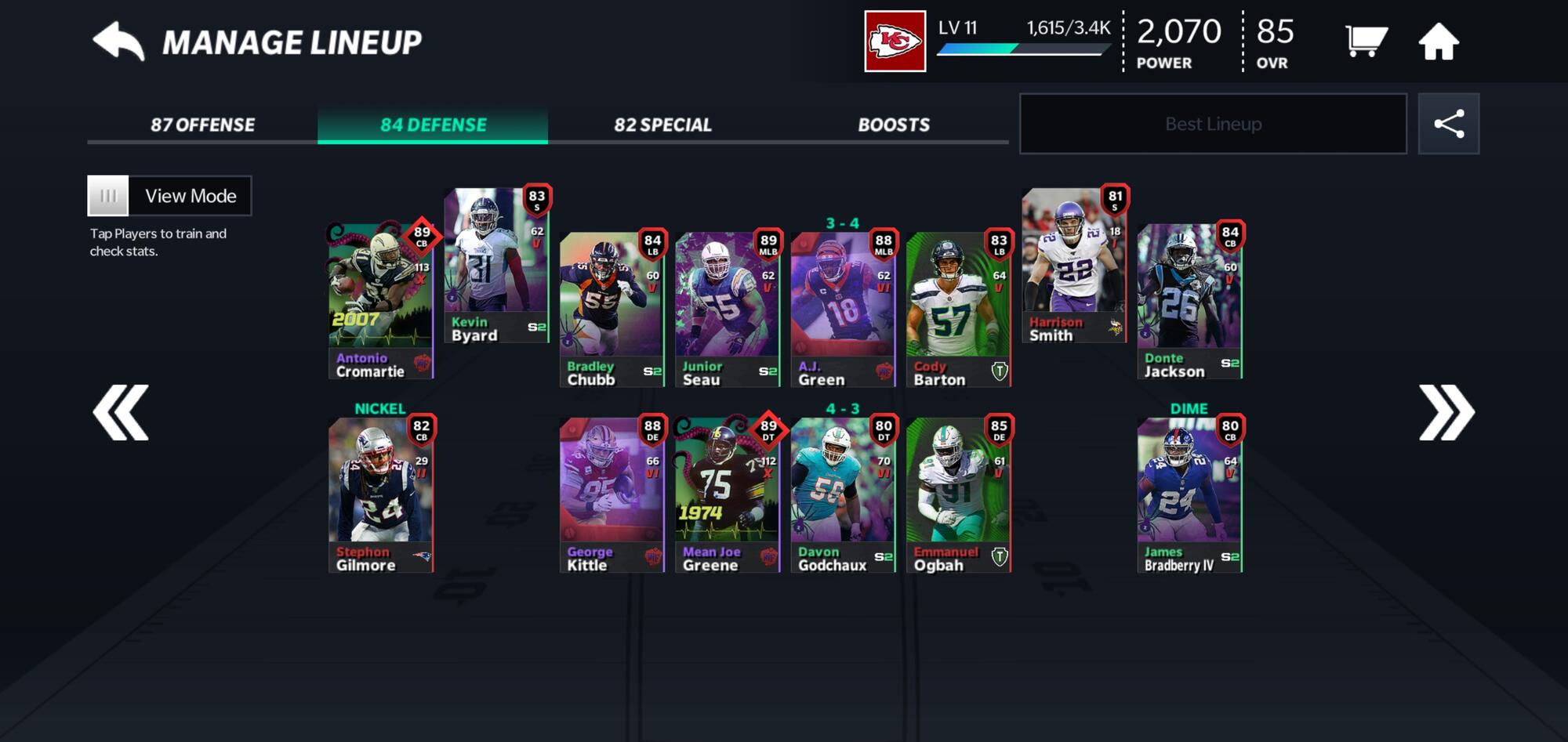
Task: Tap the Chiefs team logo
Action: point(895,42)
